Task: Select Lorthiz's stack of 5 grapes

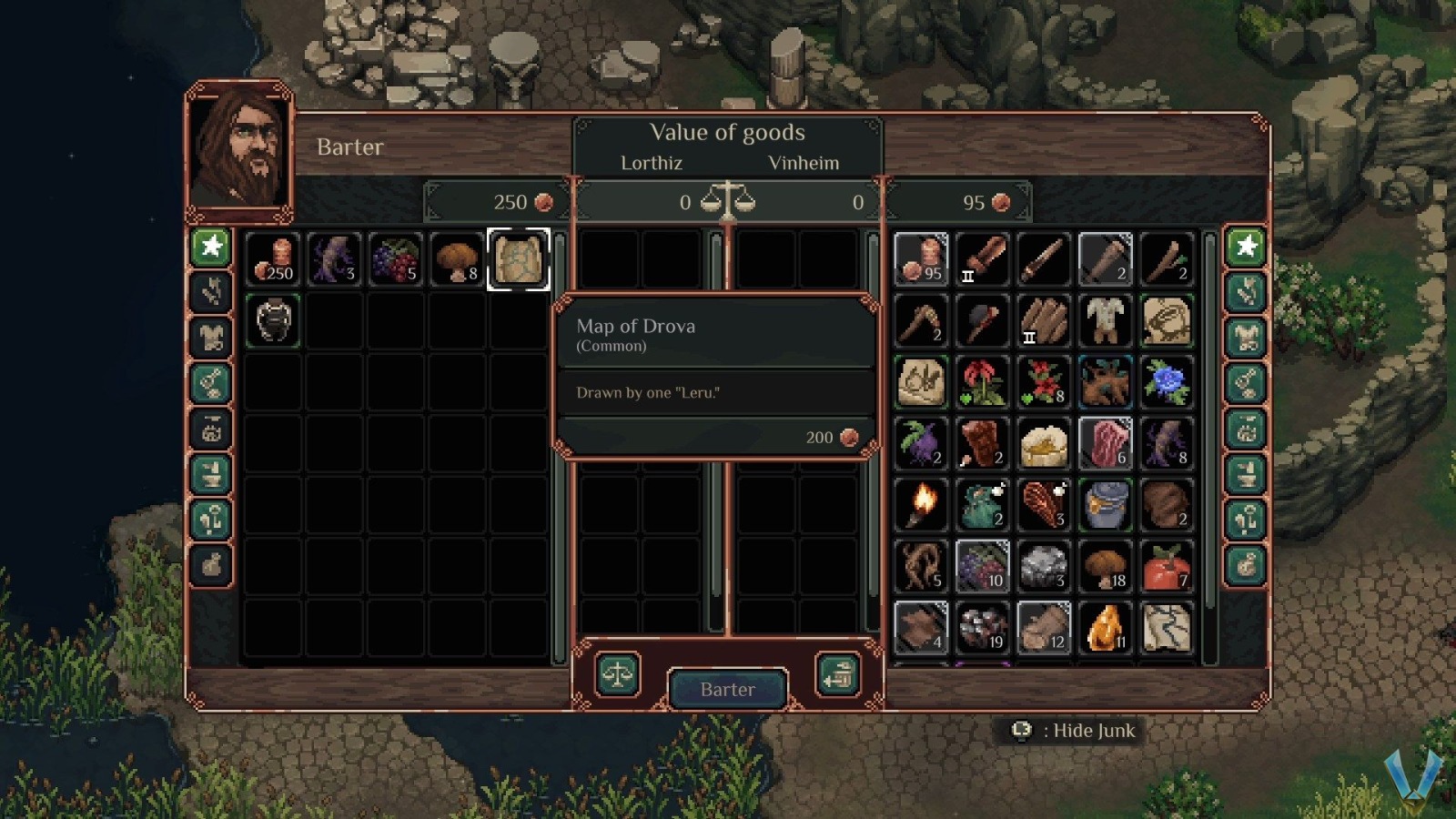Action: click(396, 259)
